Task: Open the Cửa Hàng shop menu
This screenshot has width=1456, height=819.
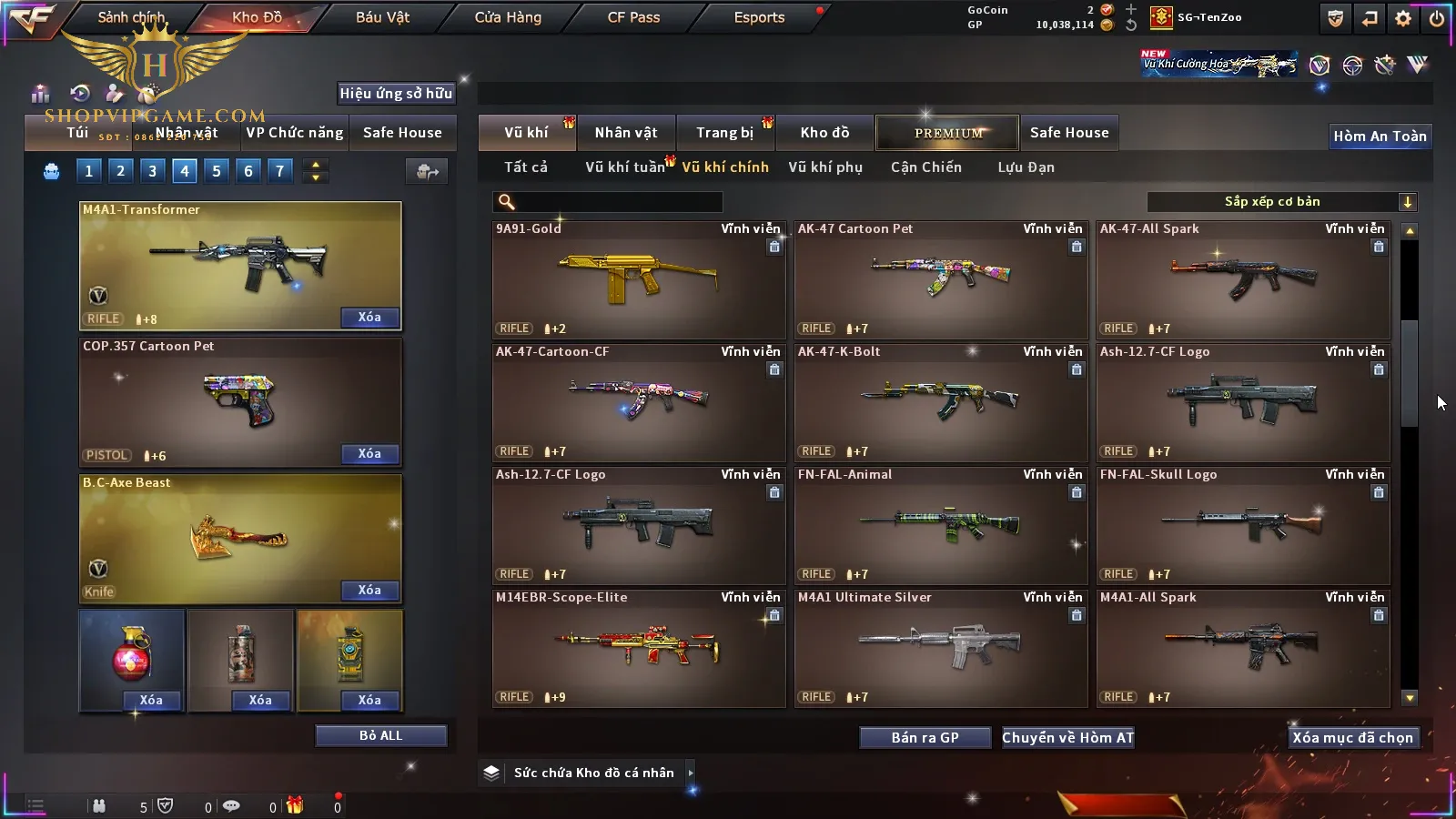Action: coord(508,17)
